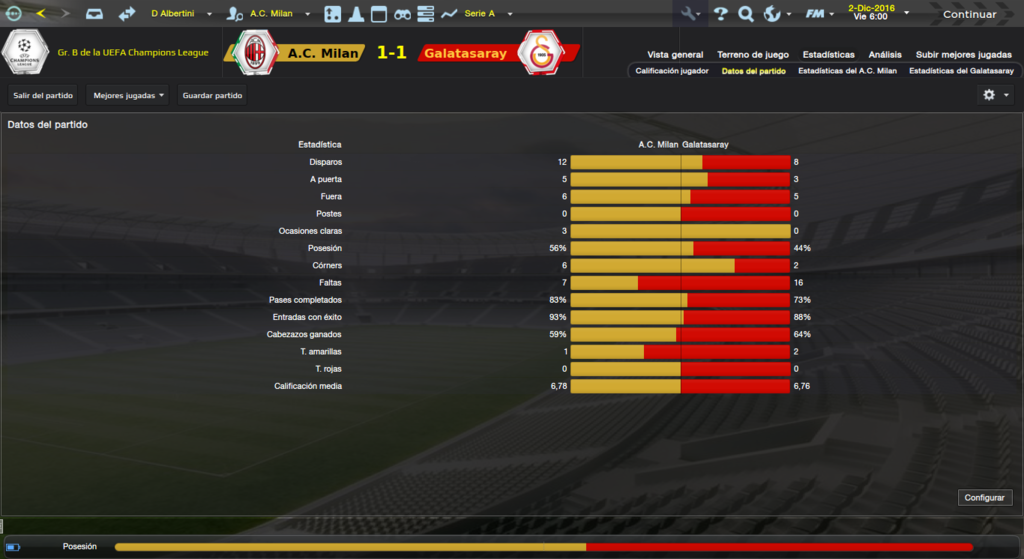Click the A.C. Milan club crest

(256, 51)
